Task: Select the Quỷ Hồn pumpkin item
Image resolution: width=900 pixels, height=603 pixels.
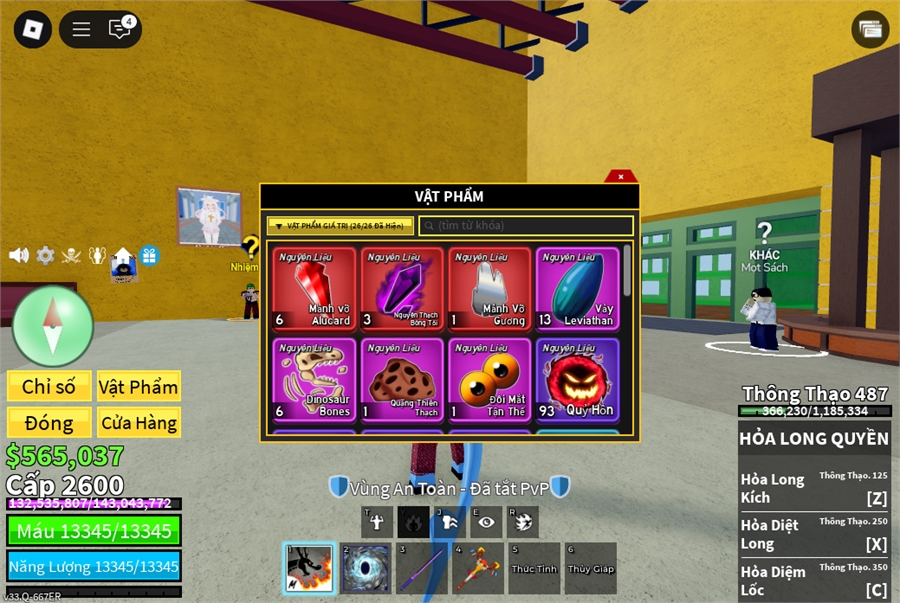Action: tap(577, 380)
